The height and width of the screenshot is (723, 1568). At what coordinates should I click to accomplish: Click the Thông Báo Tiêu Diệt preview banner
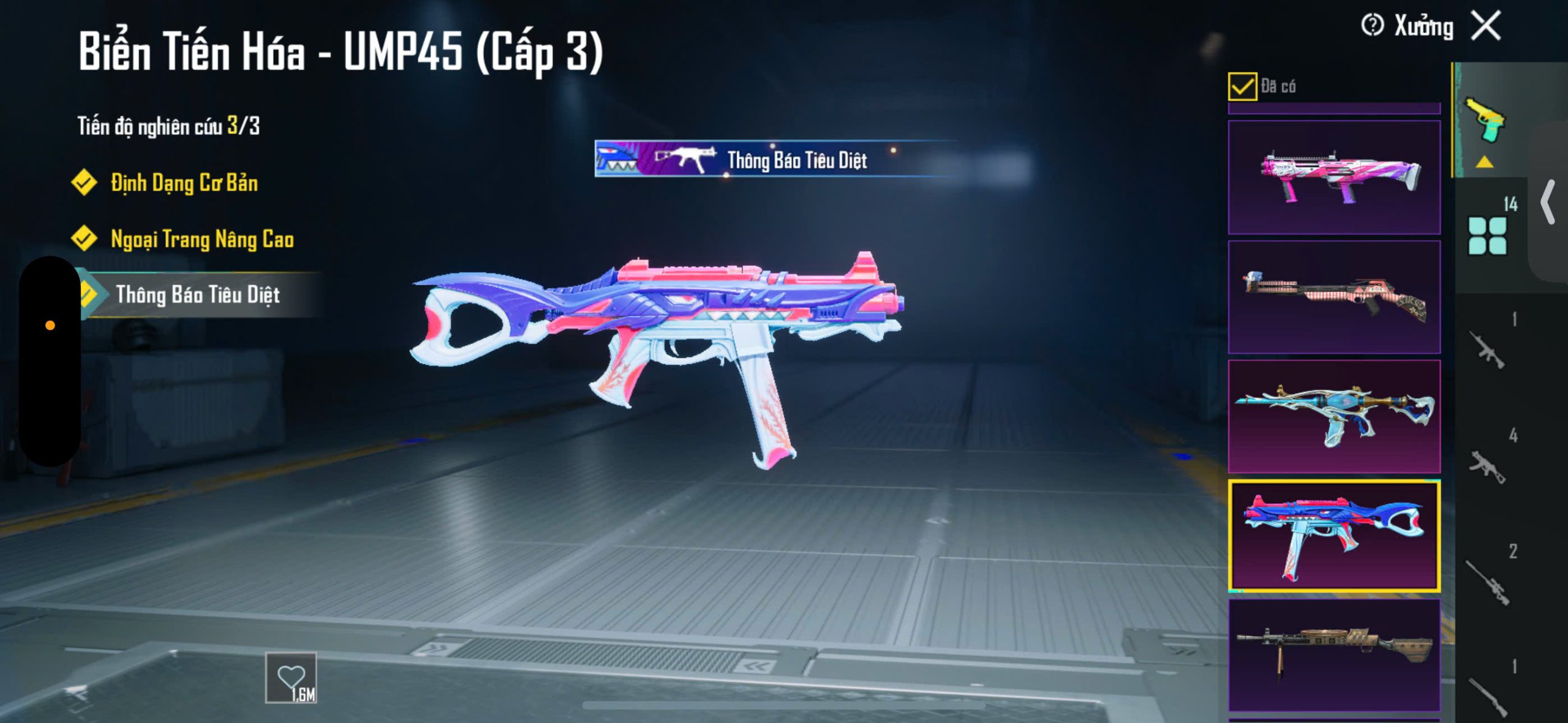775,160
